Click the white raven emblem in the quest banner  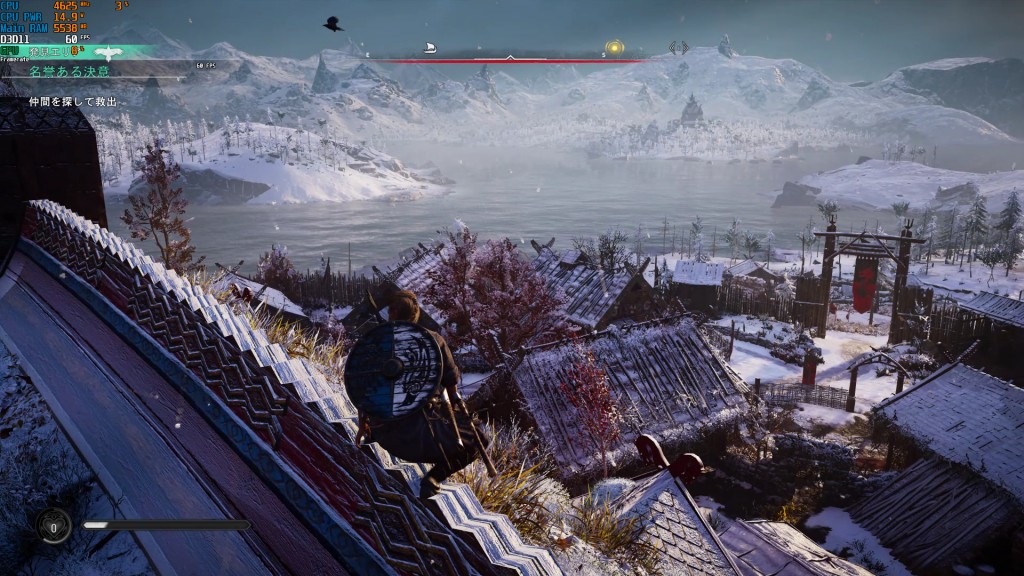(108, 53)
